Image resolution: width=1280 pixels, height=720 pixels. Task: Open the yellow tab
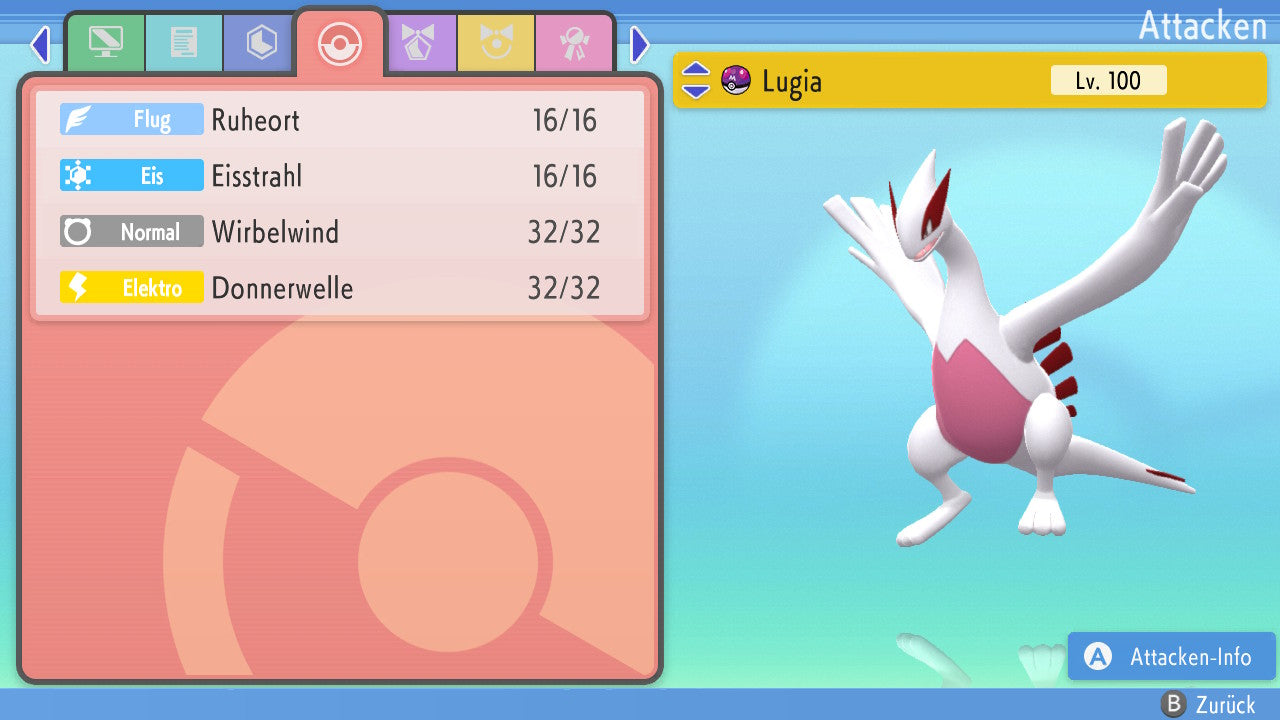point(496,42)
